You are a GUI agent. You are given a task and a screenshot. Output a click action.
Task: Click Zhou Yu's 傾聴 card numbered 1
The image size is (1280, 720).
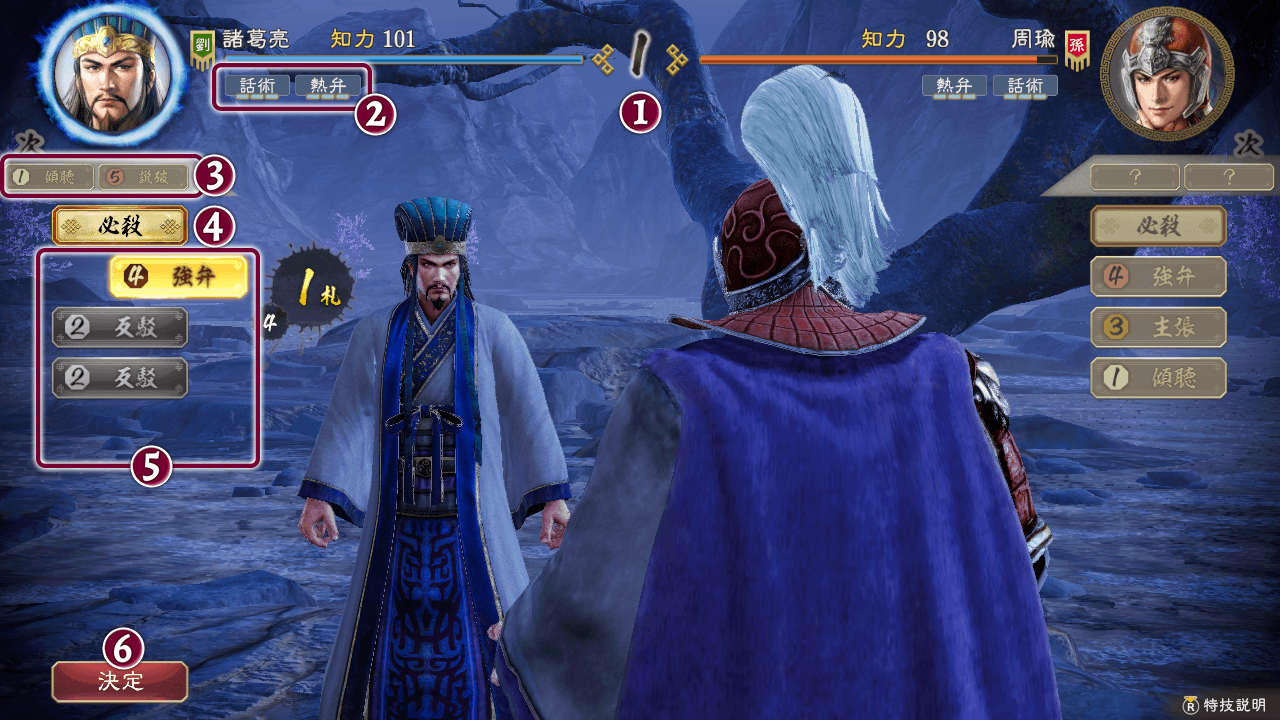1158,377
